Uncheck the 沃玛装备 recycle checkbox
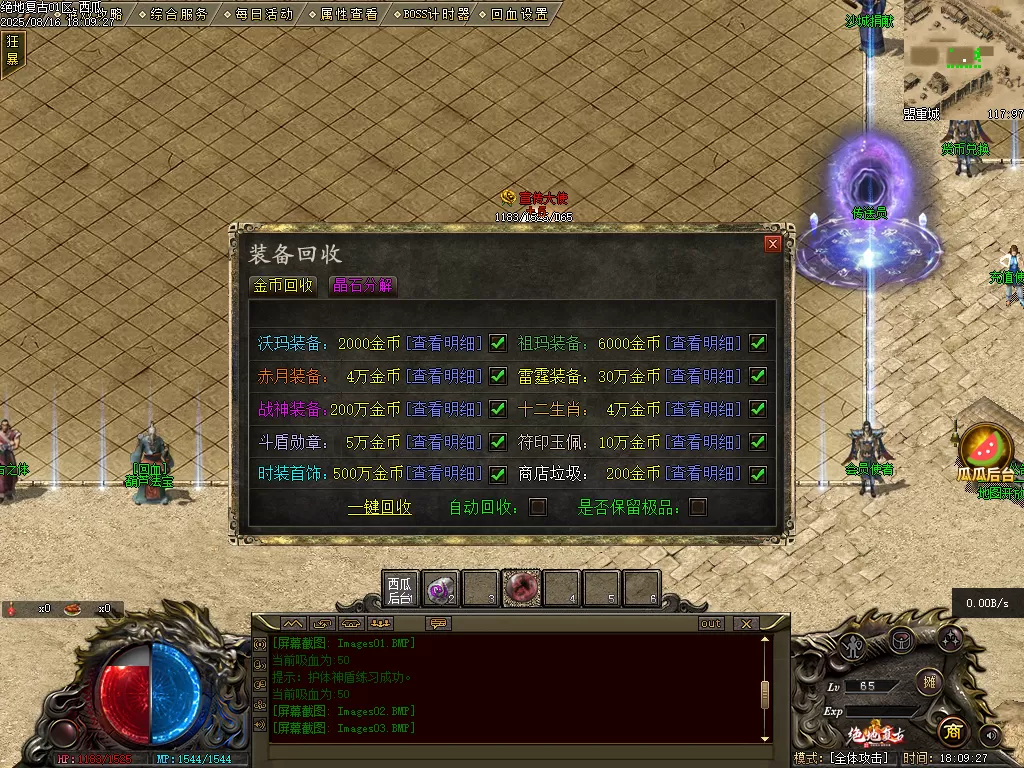The width and height of the screenshot is (1024, 768). tap(498, 344)
